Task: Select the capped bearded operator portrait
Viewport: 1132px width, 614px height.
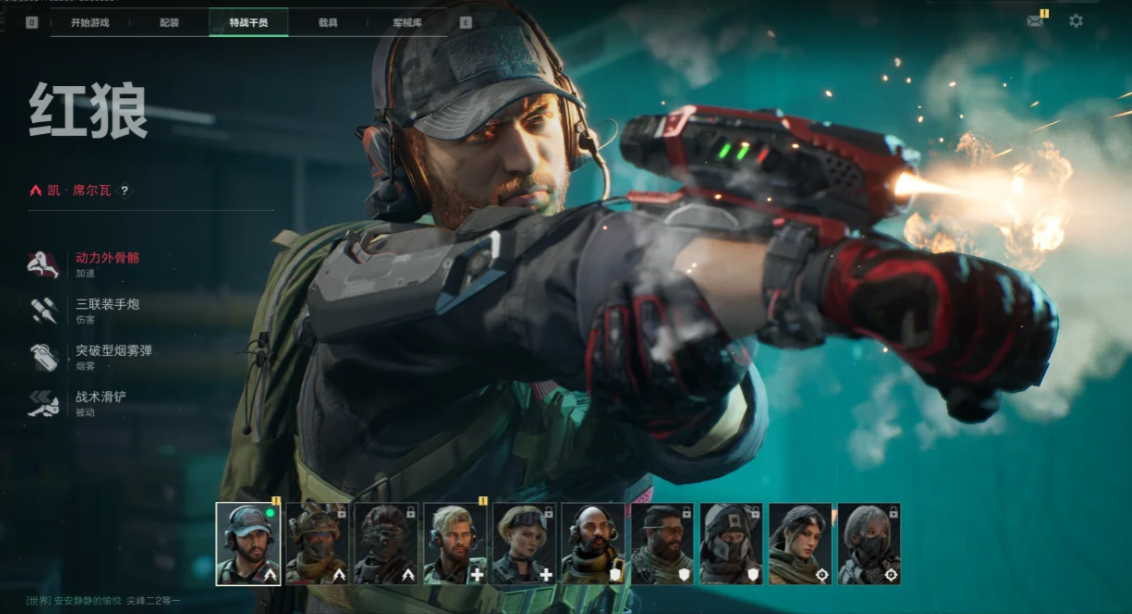Action: coord(248,543)
